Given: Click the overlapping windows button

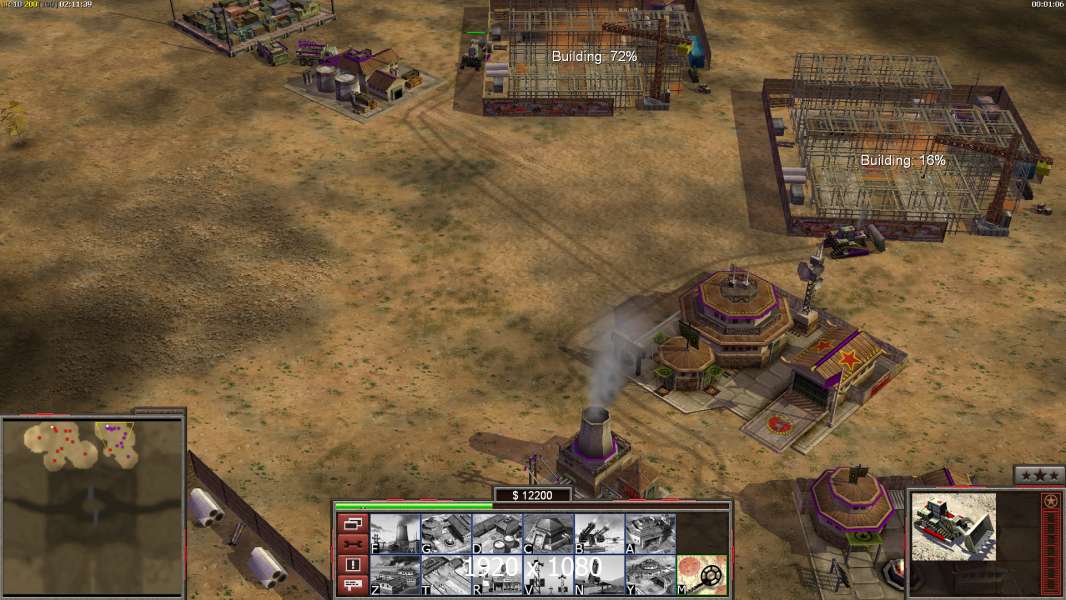Looking at the screenshot, I should tap(352, 523).
